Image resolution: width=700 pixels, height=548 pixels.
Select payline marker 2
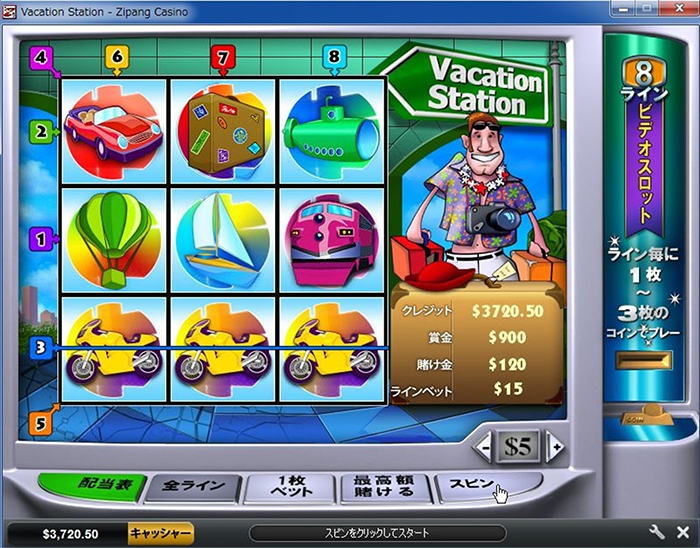click(41, 130)
